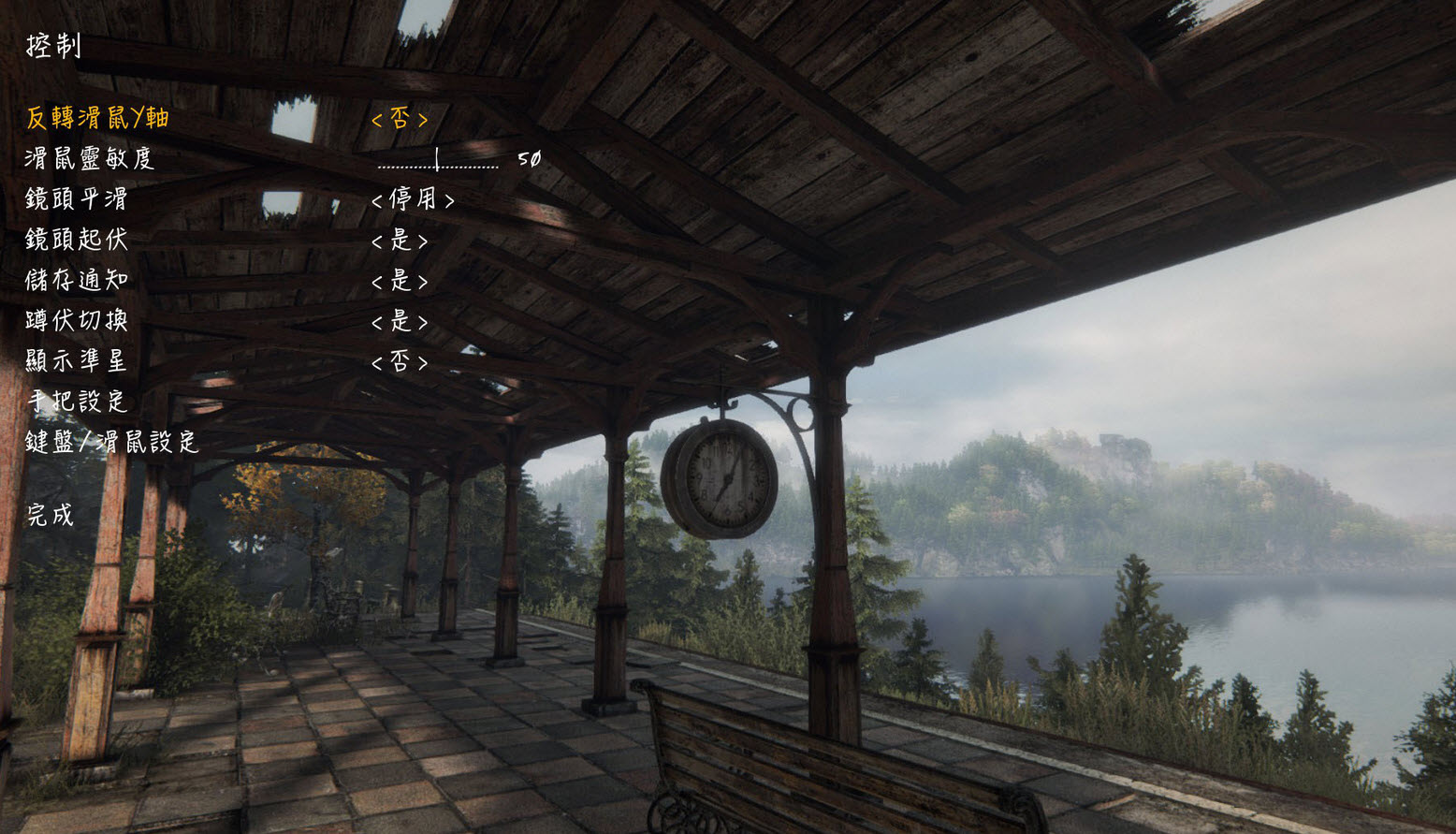This screenshot has width=1456, height=834.
Task: Choose 完成 to finish settings
Action: click(x=51, y=514)
